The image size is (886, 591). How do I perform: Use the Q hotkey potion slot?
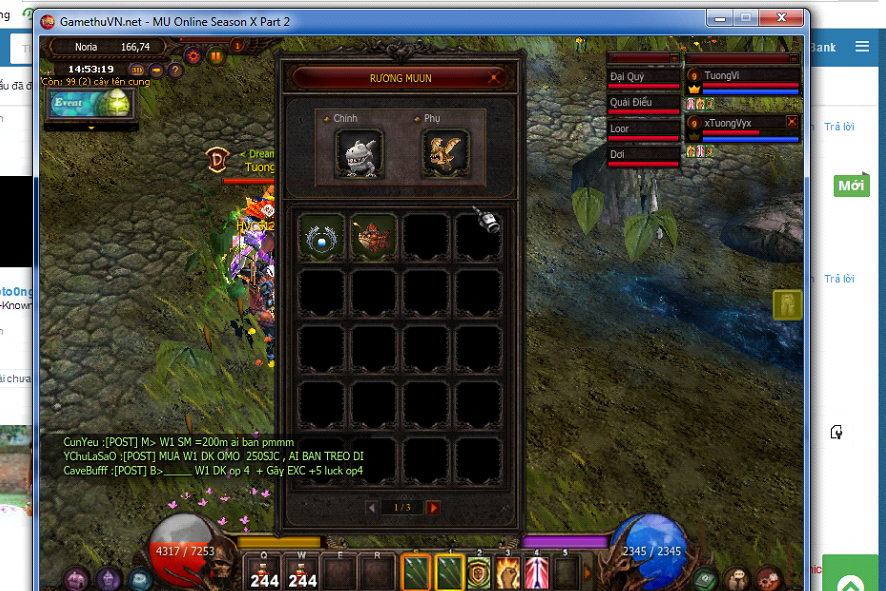pyautogui.click(x=265, y=573)
